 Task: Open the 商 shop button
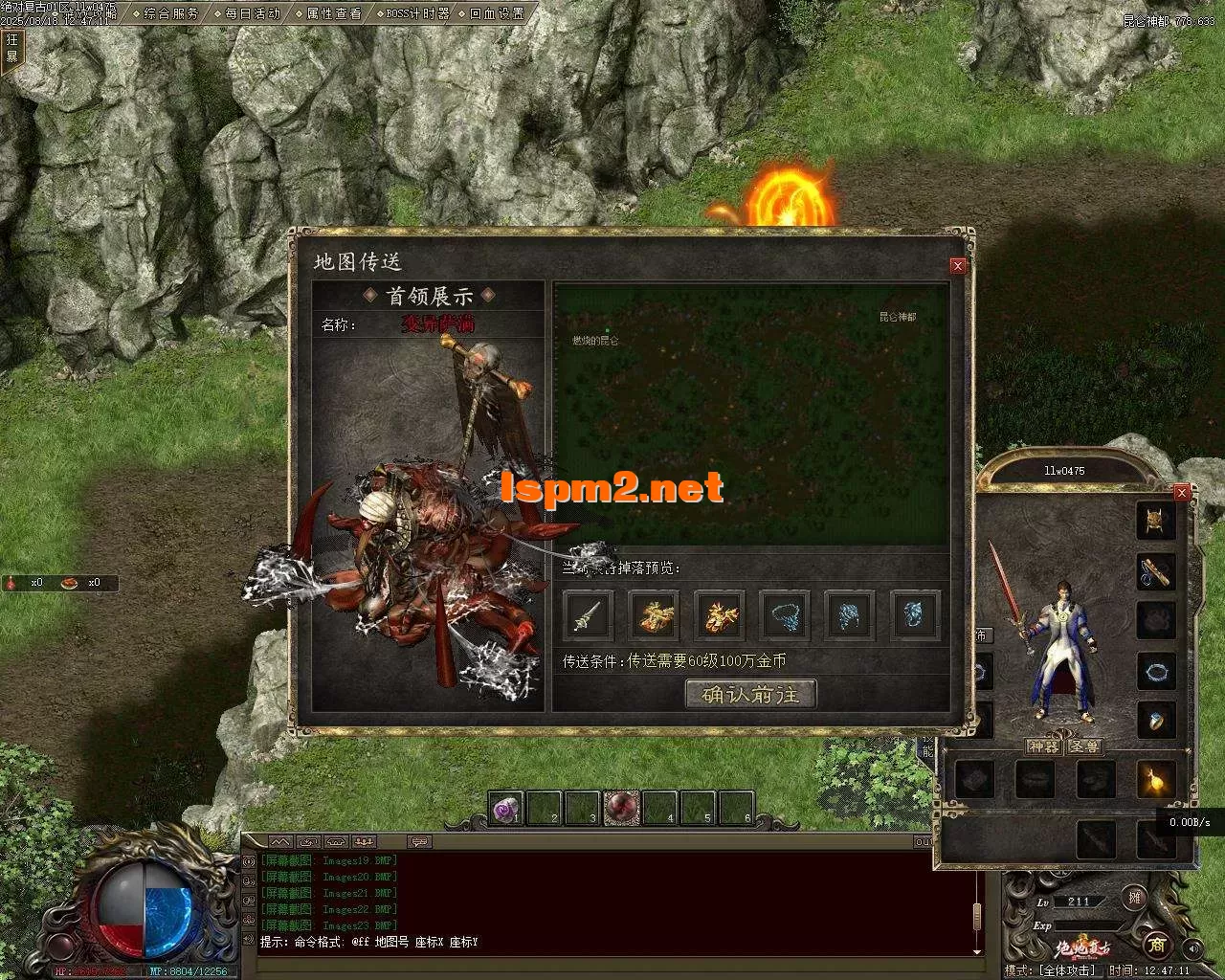(x=1157, y=946)
